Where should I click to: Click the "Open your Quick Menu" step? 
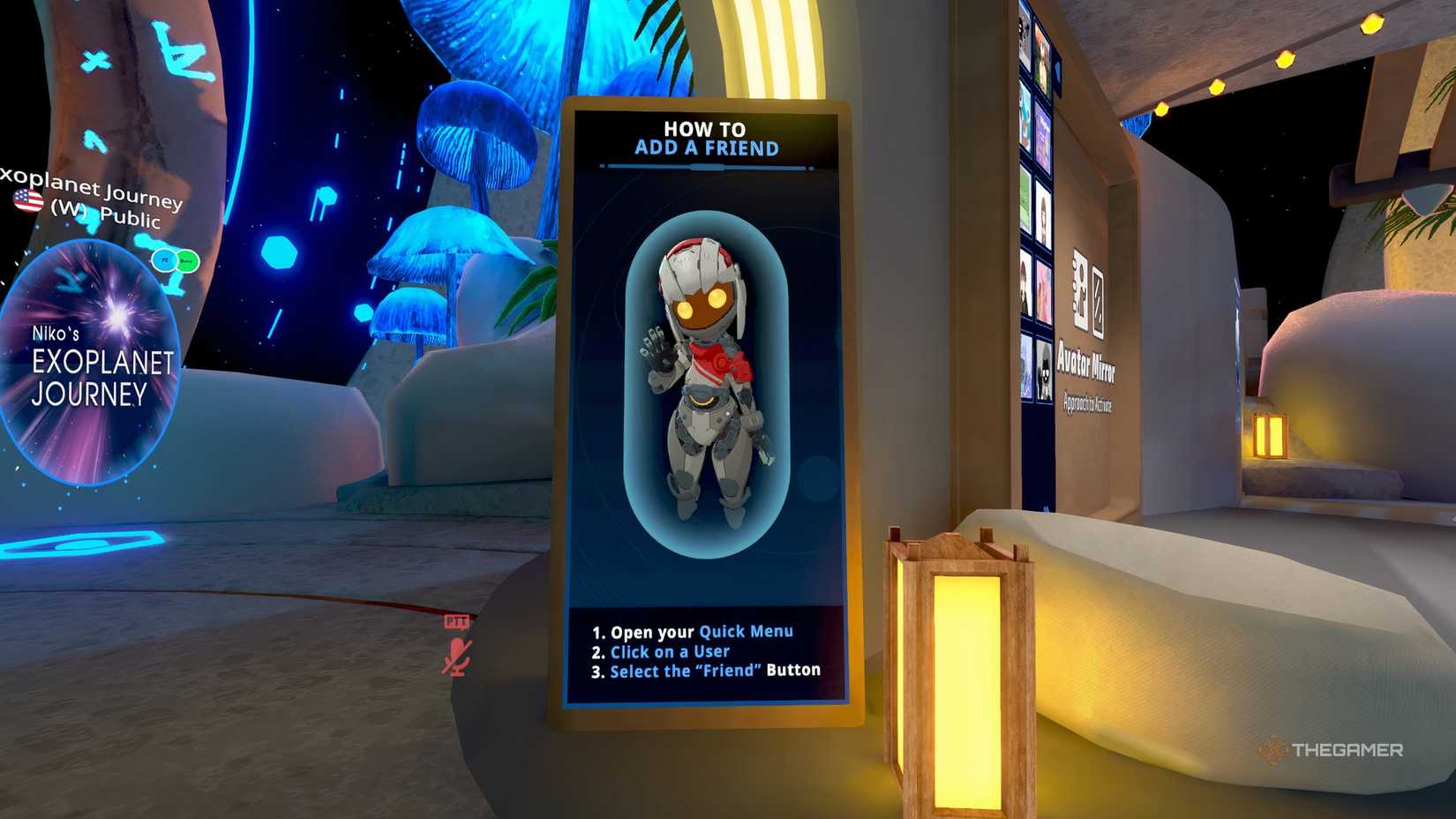692,632
